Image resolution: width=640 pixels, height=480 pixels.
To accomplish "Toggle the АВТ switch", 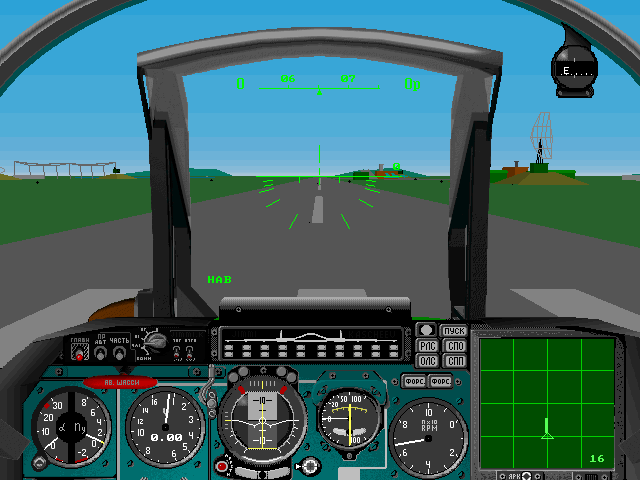I will 101,352.
